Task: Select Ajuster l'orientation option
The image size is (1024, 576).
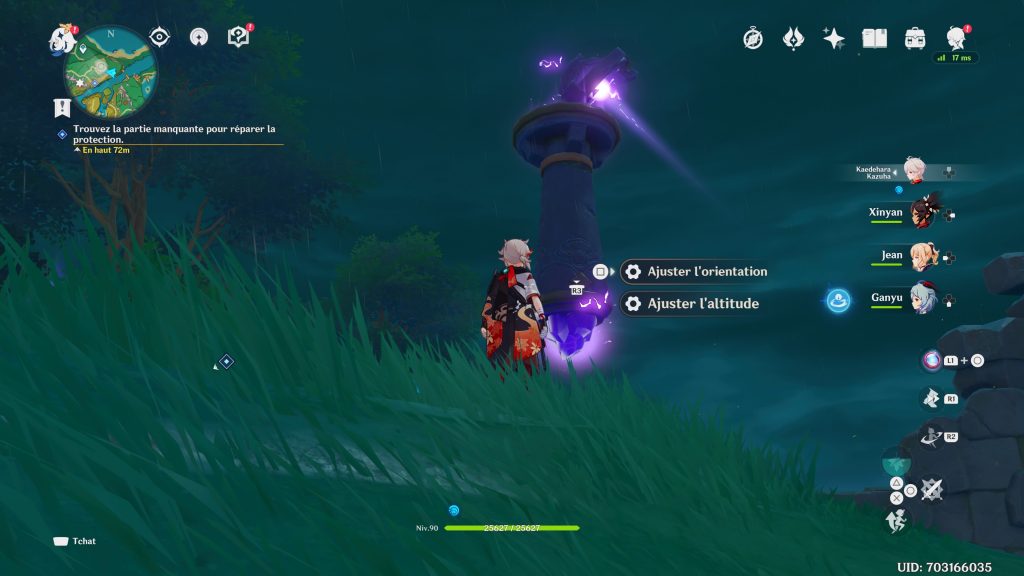Action: tap(706, 271)
